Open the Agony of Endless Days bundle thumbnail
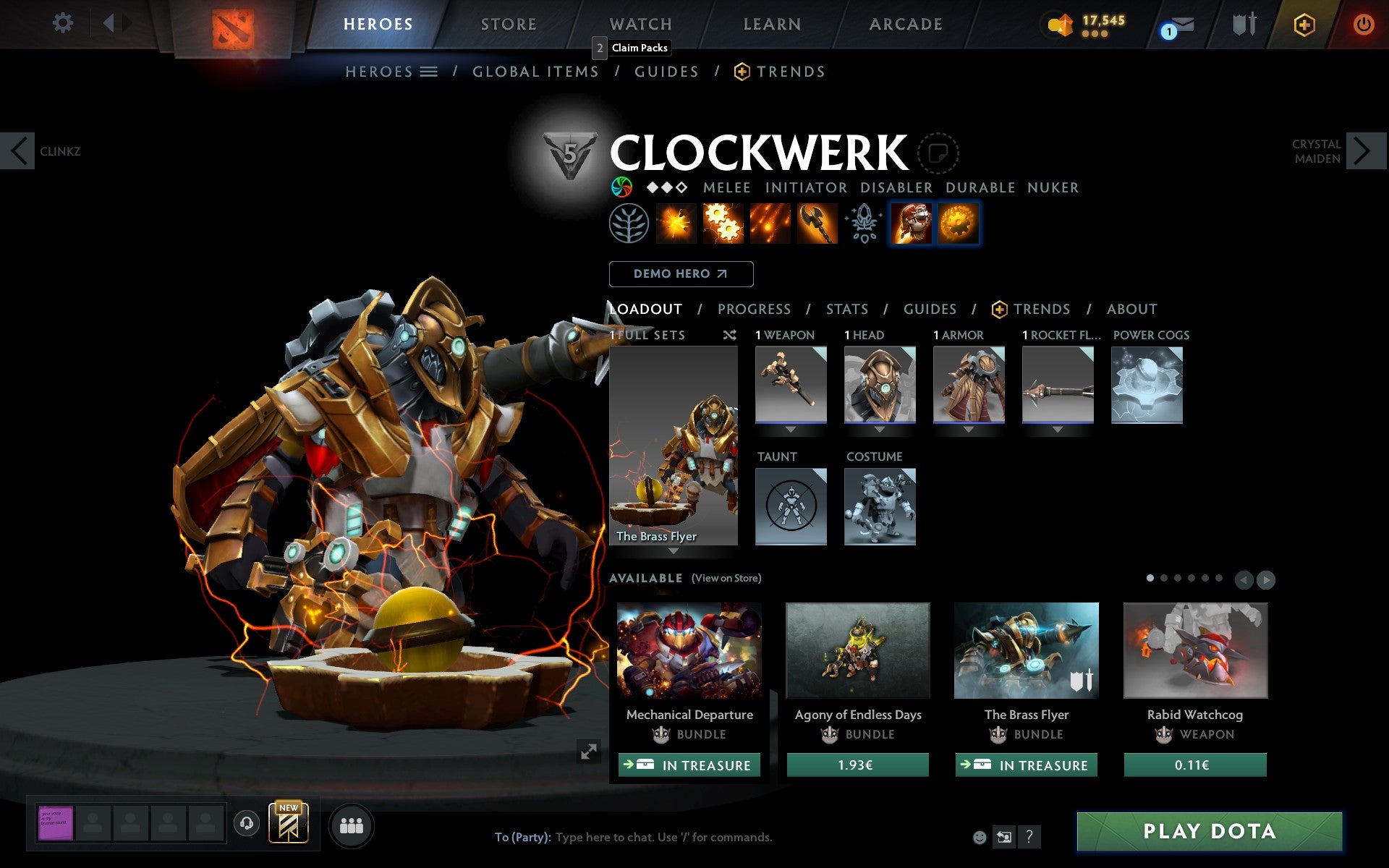This screenshot has width=1389, height=868. click(857, 650)
